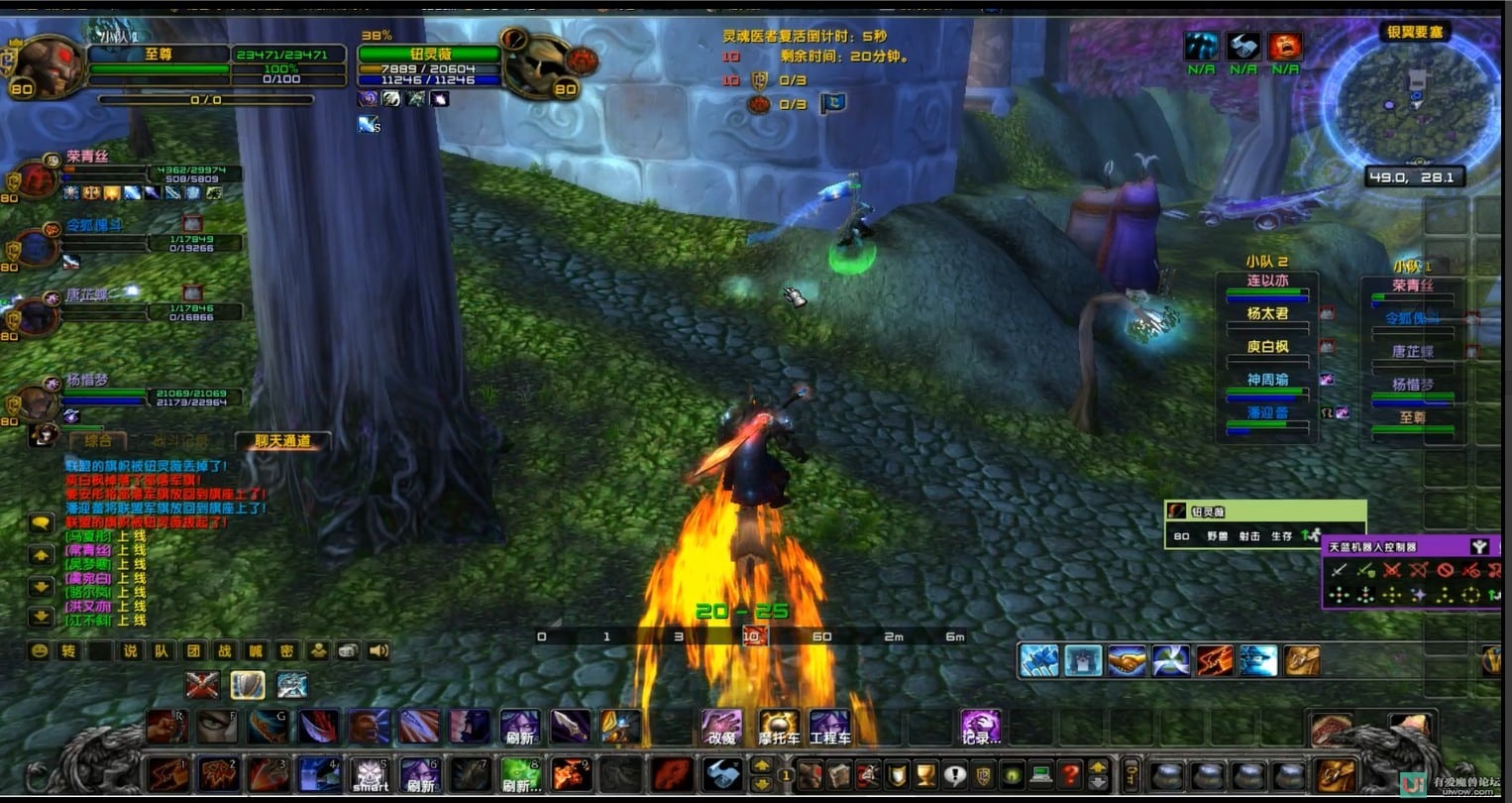The width and height of the screenshot is (1512, 803).
Task: Open the chat emote smiley button
Action: 39,651
